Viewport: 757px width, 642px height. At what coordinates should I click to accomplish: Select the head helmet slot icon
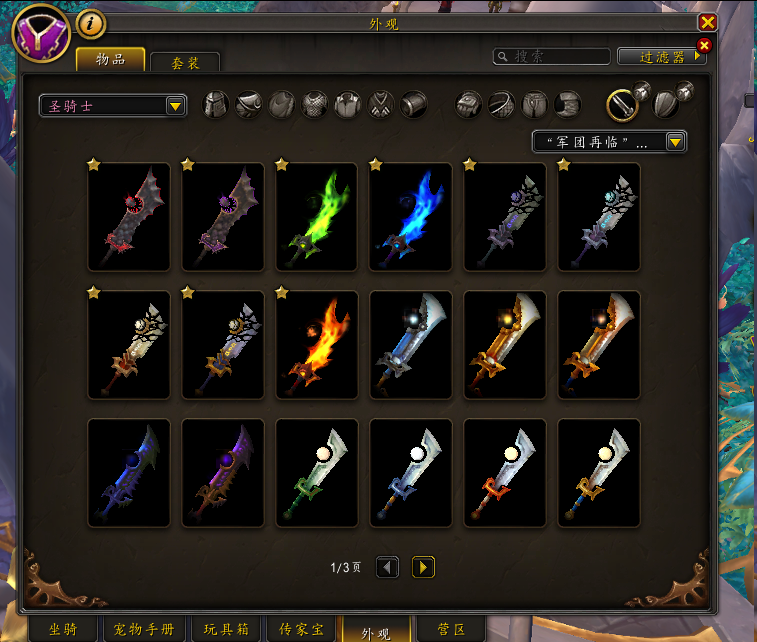[217, 104]
